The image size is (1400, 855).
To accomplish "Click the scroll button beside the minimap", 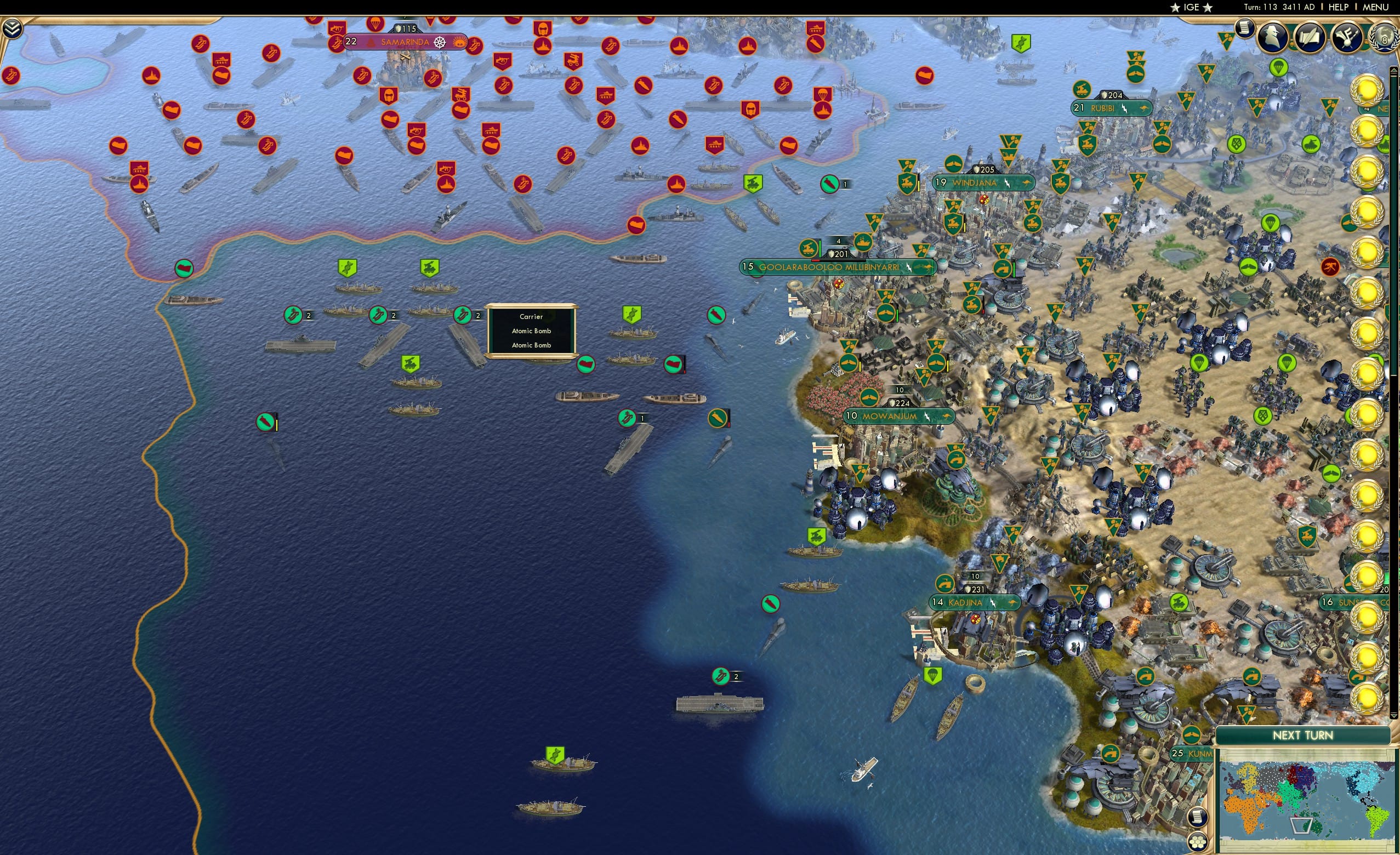I will point(1198,817).
